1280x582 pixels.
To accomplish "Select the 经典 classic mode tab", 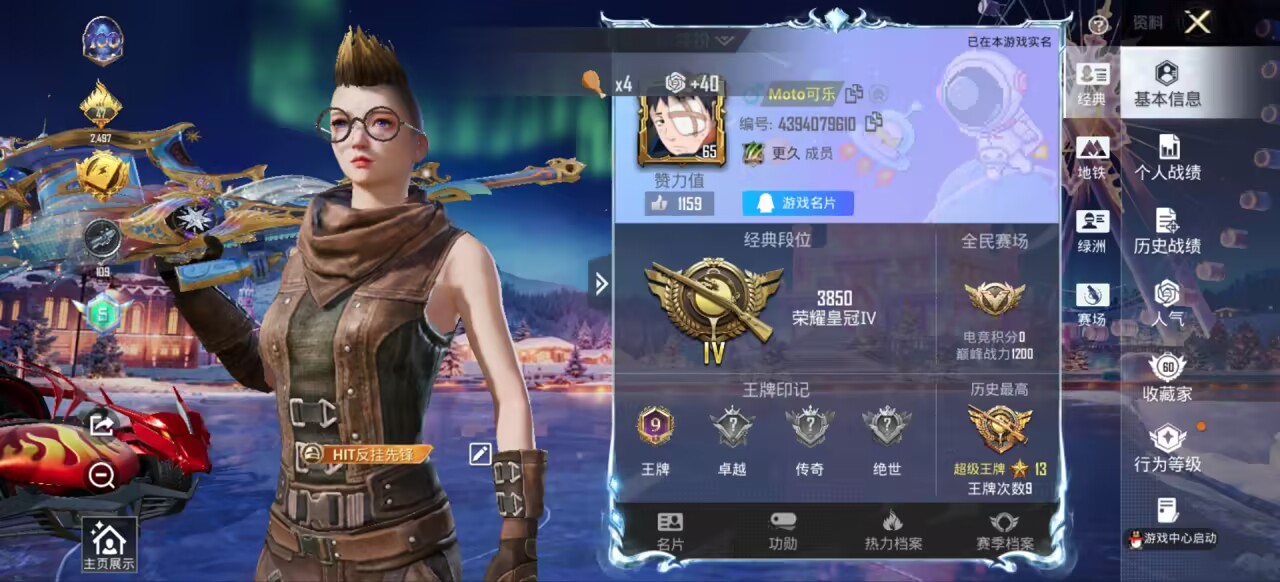I will point(1092,84).
